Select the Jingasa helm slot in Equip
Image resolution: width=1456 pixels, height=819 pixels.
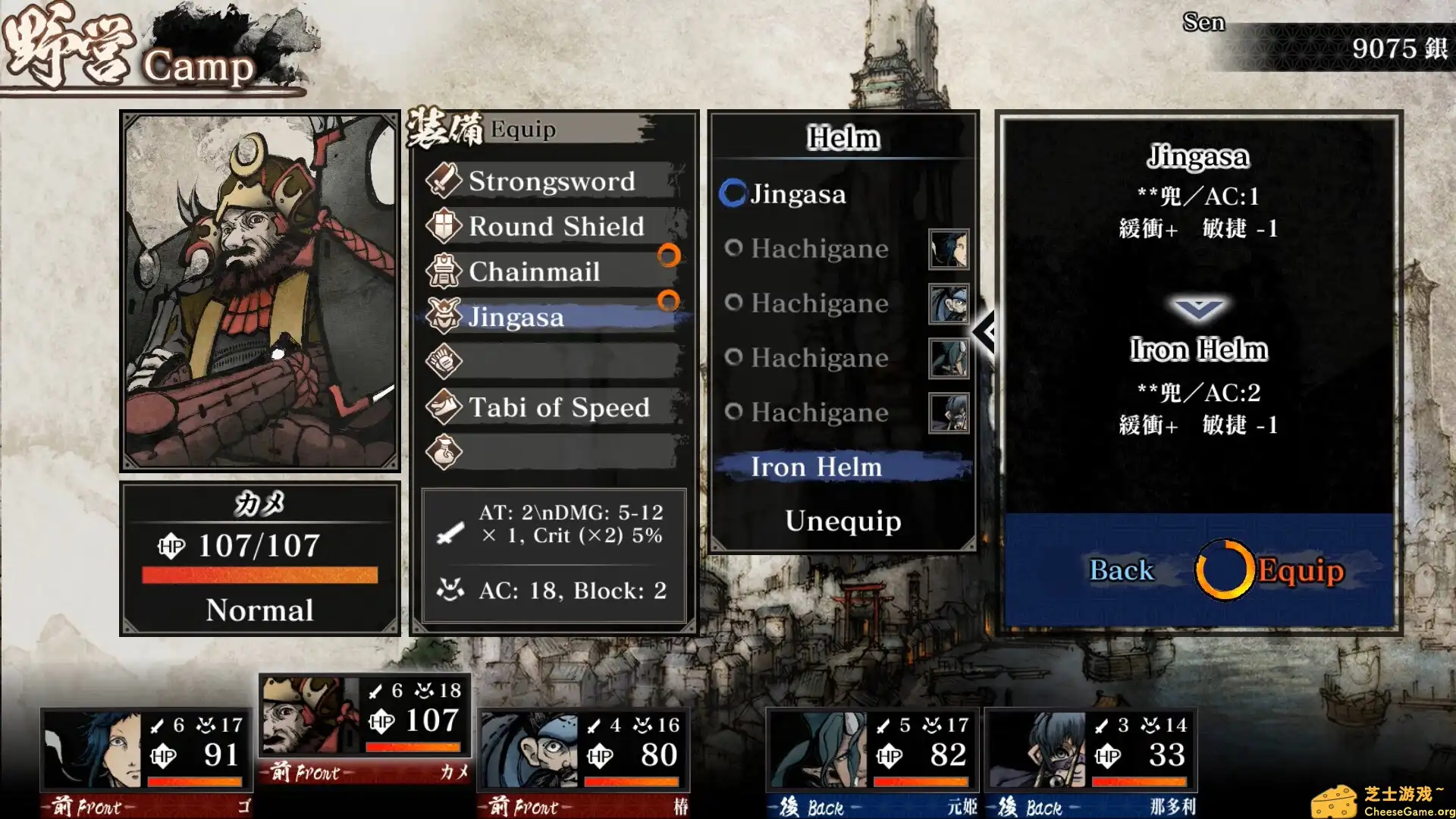516,317
